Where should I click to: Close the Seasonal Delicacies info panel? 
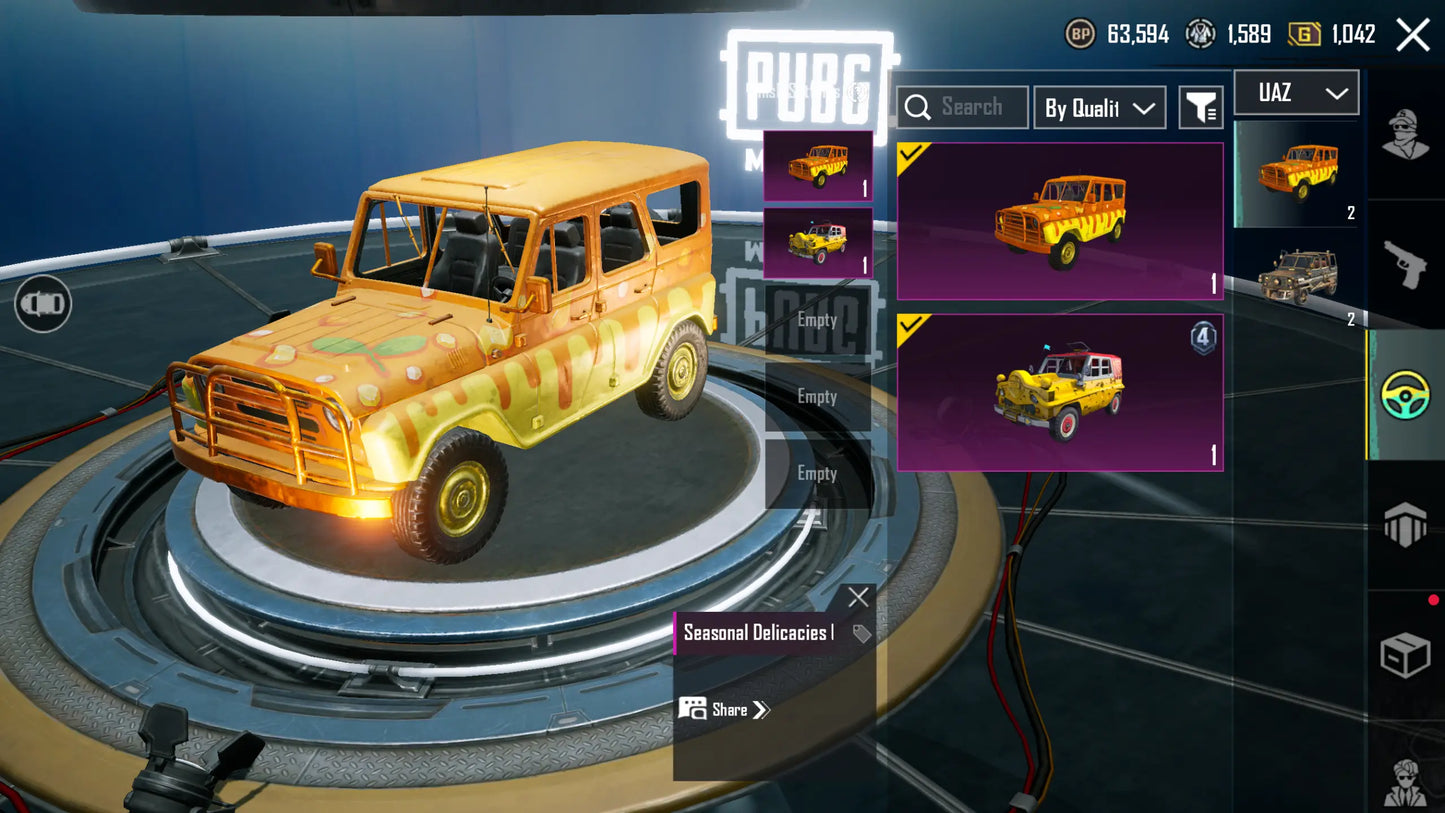coord(858,598)
